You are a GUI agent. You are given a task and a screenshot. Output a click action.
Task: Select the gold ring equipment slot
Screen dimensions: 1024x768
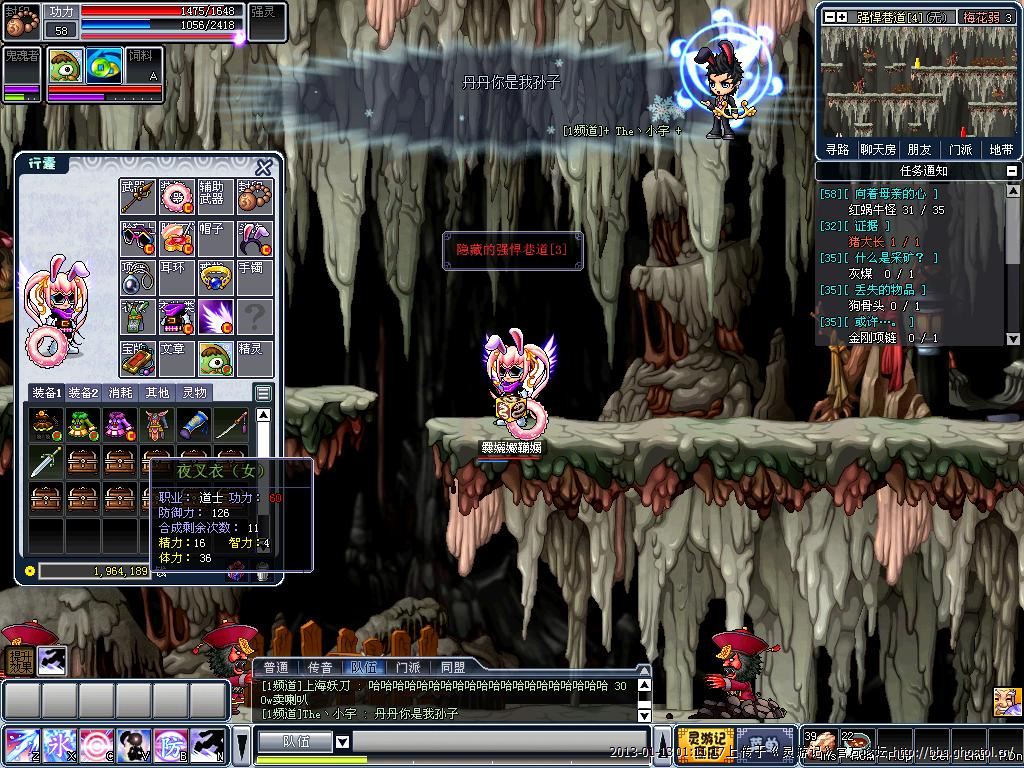tap(216, 278)
